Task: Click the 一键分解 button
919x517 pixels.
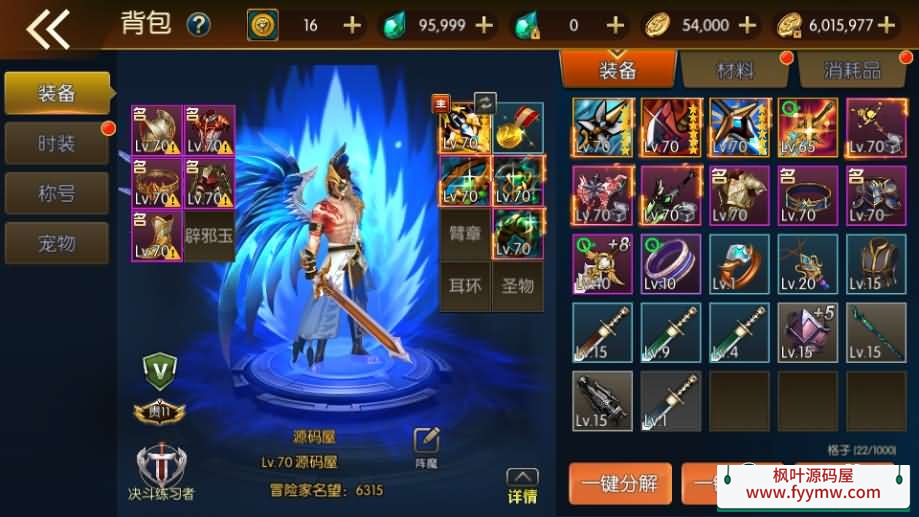Action: click(620, 484)
